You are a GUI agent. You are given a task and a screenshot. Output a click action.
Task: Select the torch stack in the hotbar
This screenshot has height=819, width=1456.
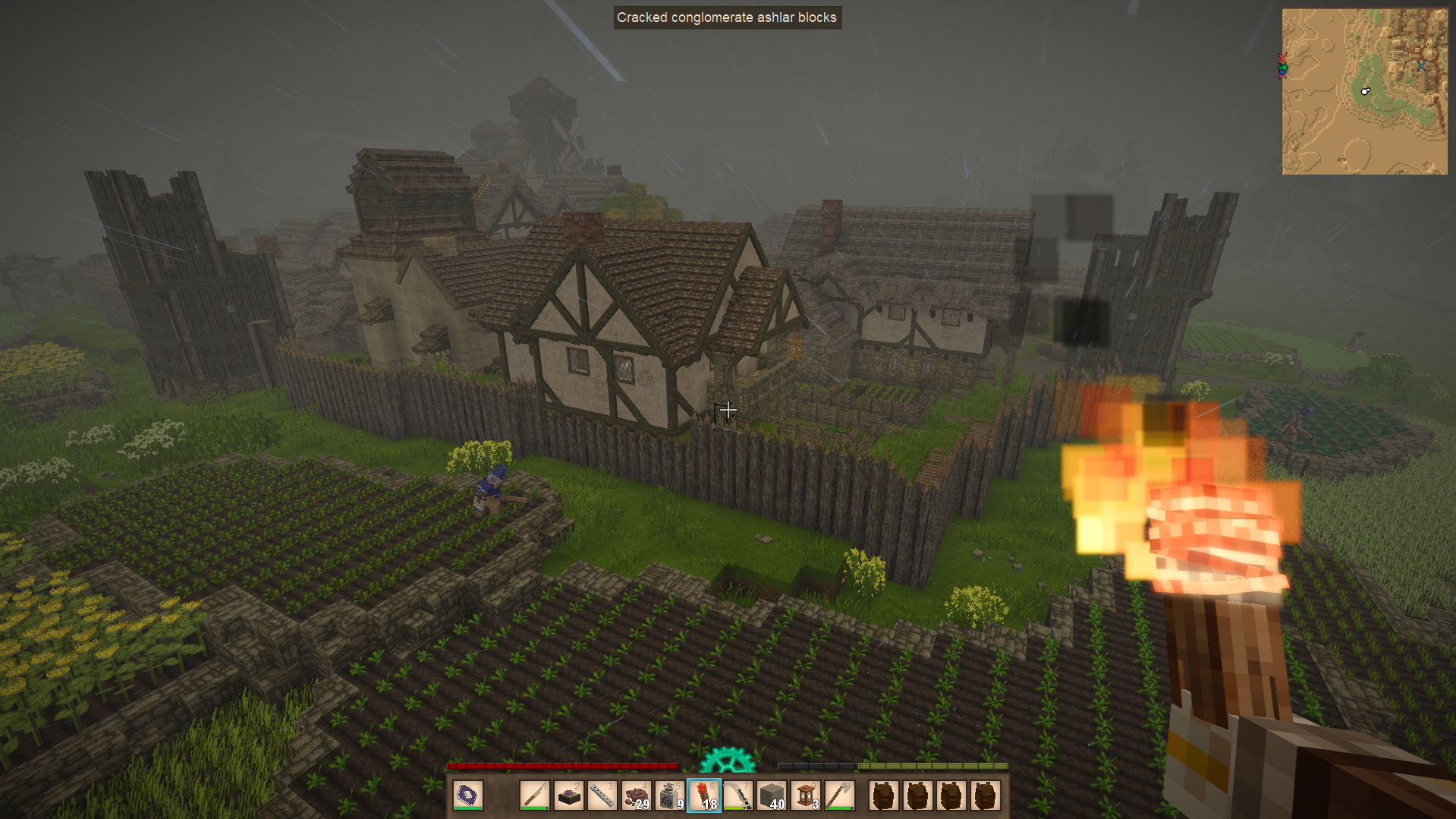[x=704, y=795]
